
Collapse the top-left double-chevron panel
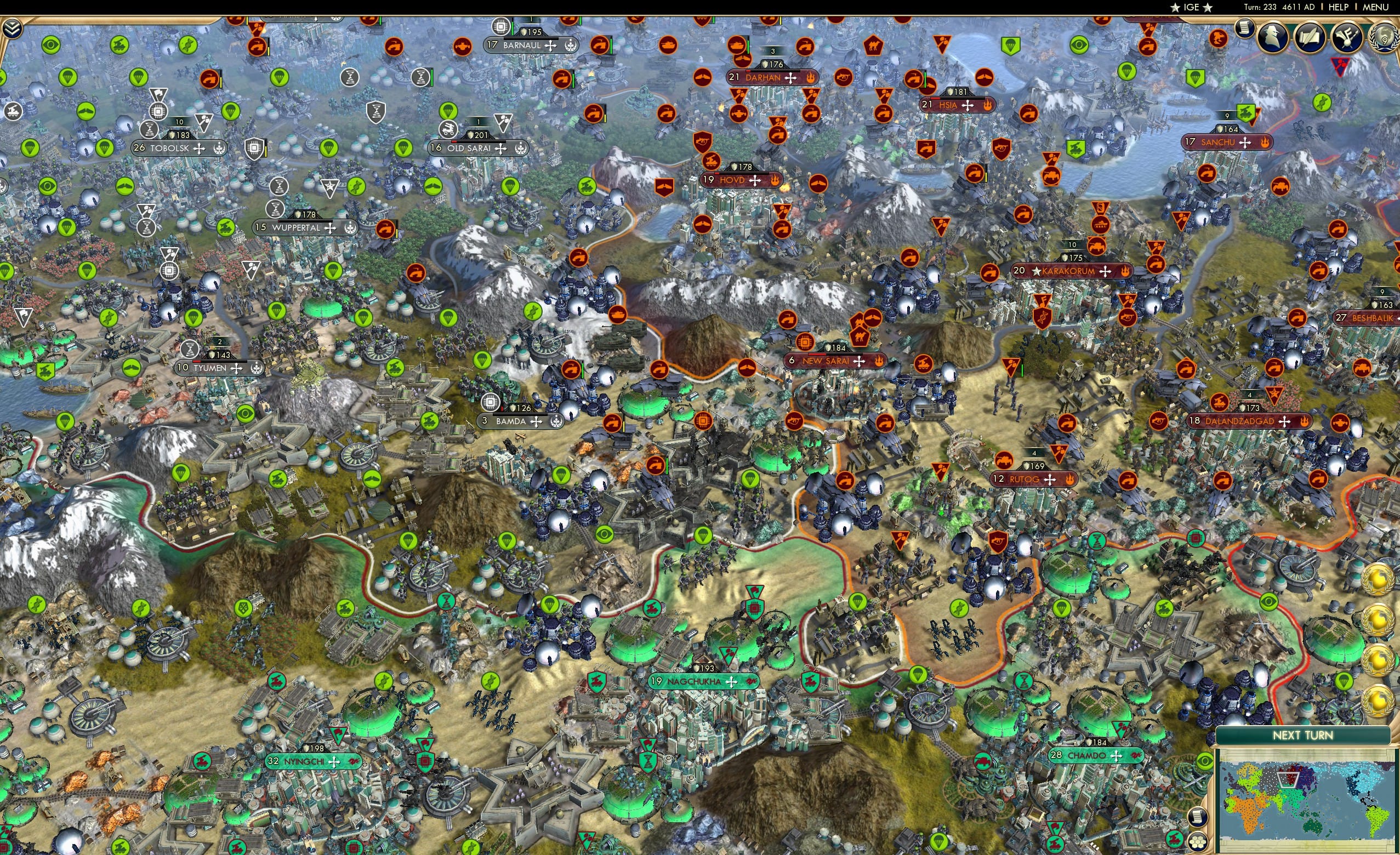(12, 30)
